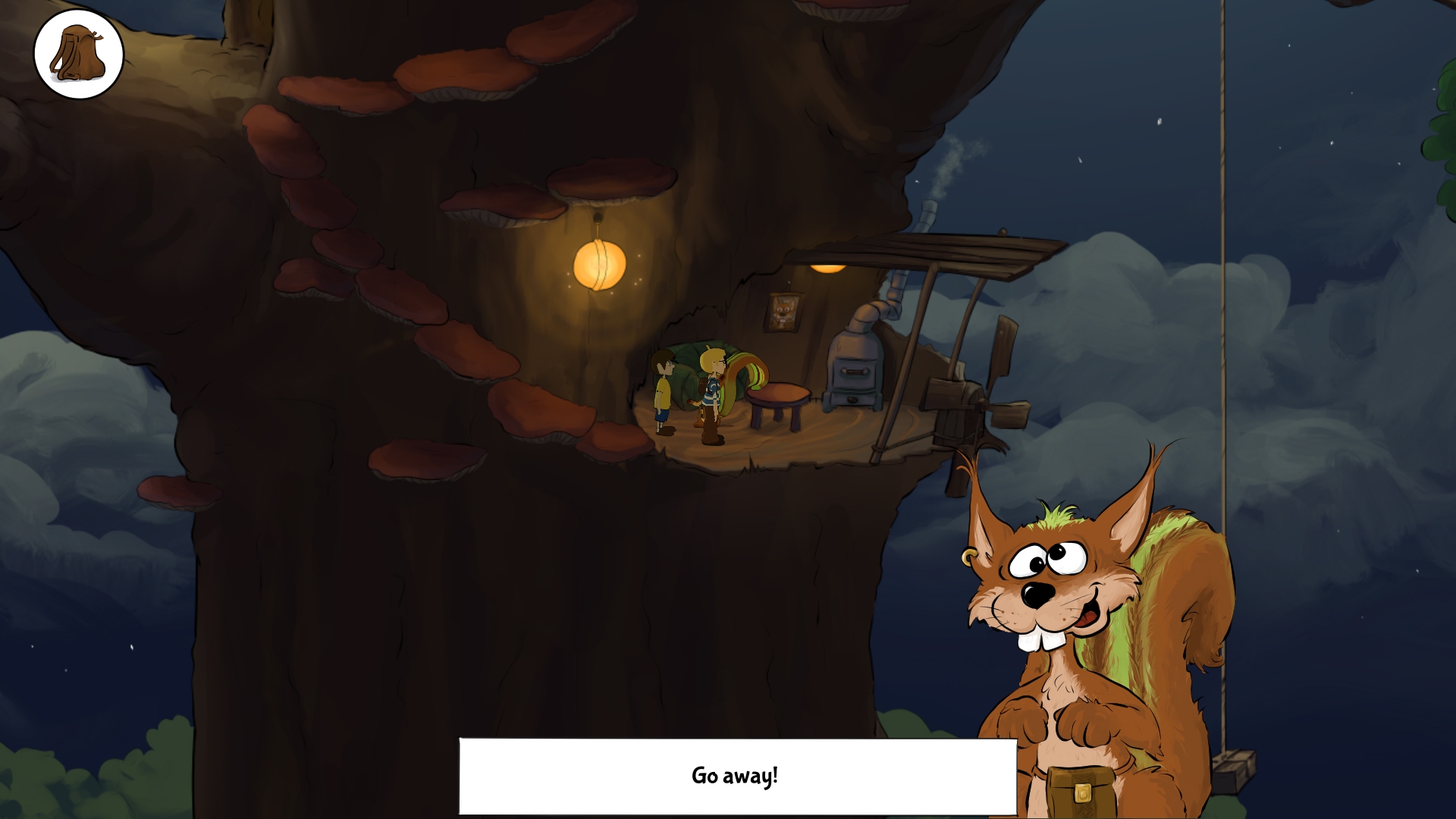Click the dialogue box saying Go away!
Image resolution: width=1456 pixels, height=819 pixels.
tap(736, 775)
